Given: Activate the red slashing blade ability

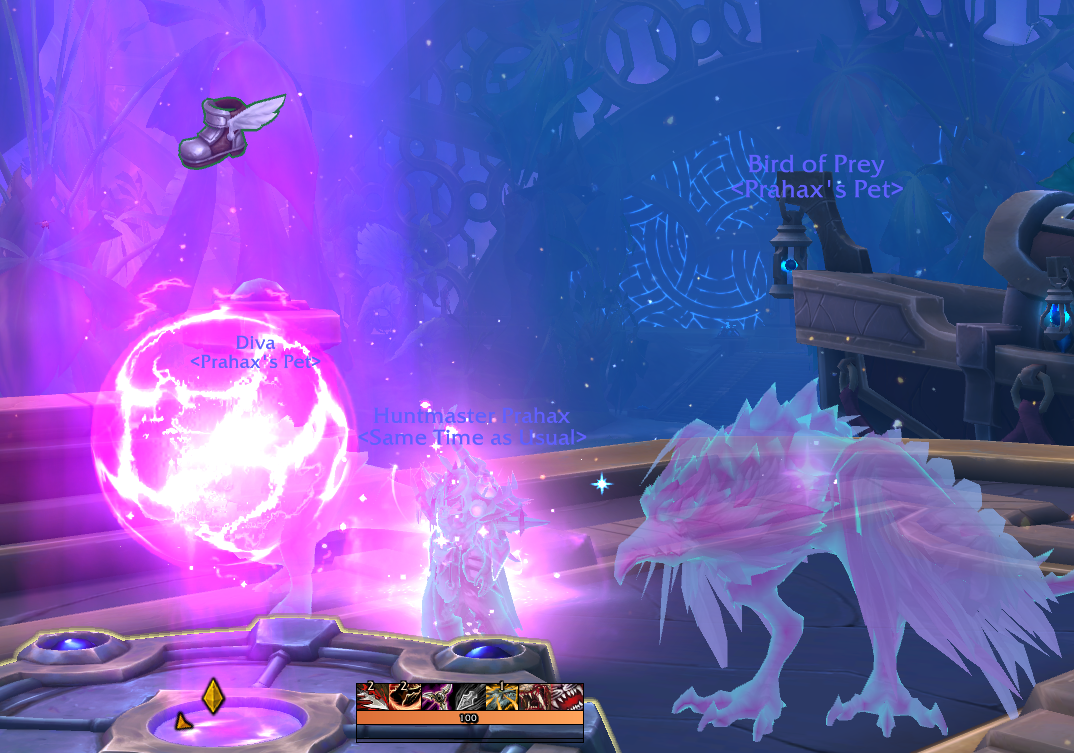Looking at the screenshot, I should (x=372, y=697).
